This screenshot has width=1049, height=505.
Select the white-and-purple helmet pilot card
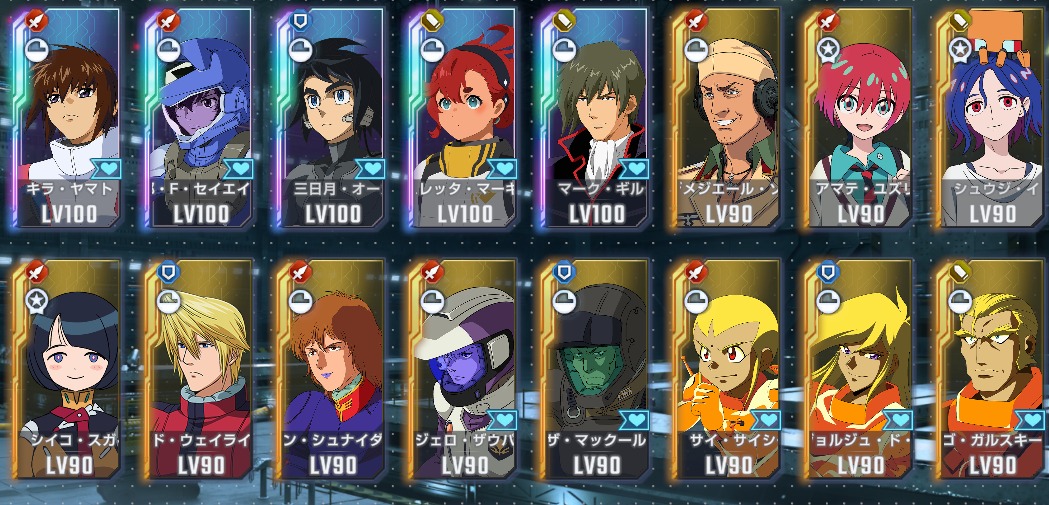[x=465, y=370]
